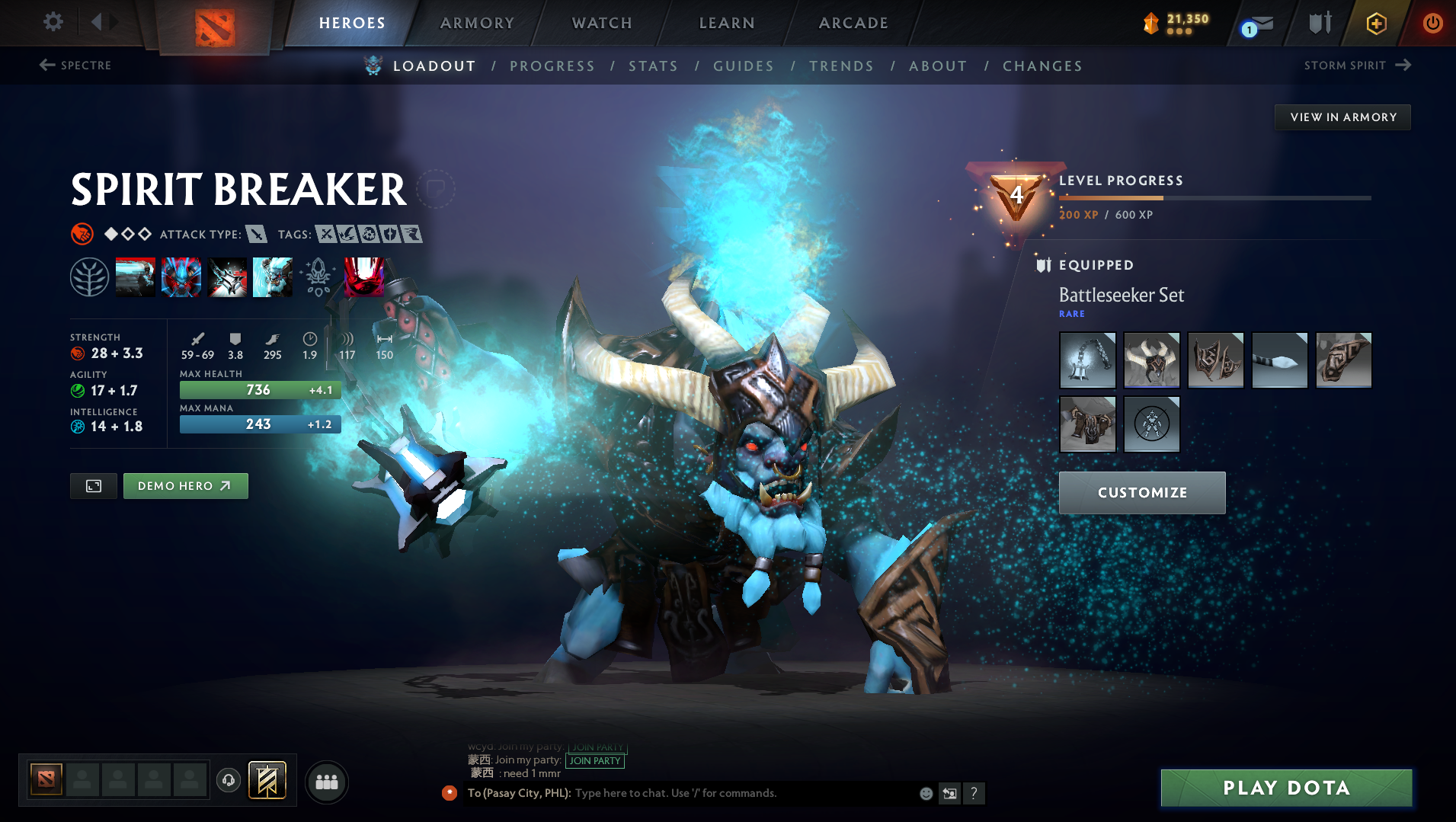The image size is (1456, 822).
Task: Click the left navigation arrow beside settings gear
Action: coord(97,21)
